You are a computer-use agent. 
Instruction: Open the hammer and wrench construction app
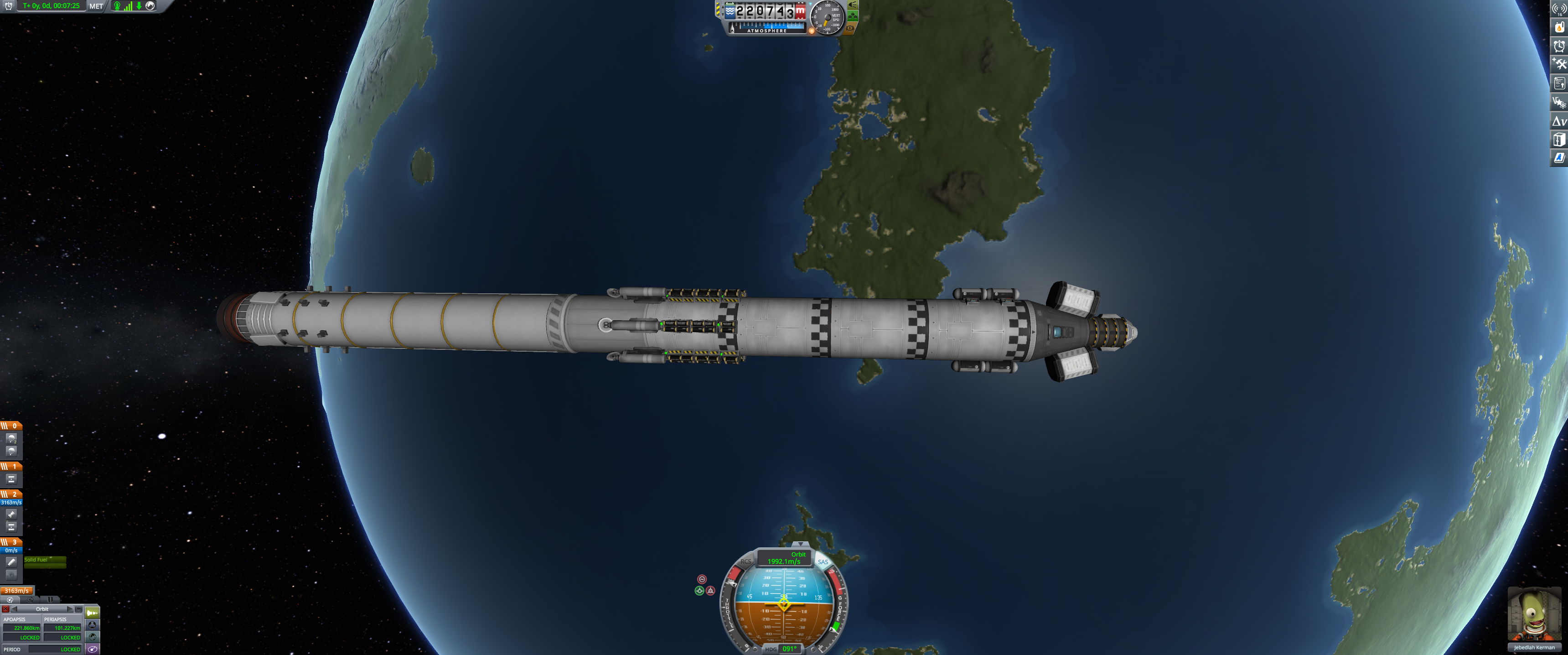point(1559,64)
